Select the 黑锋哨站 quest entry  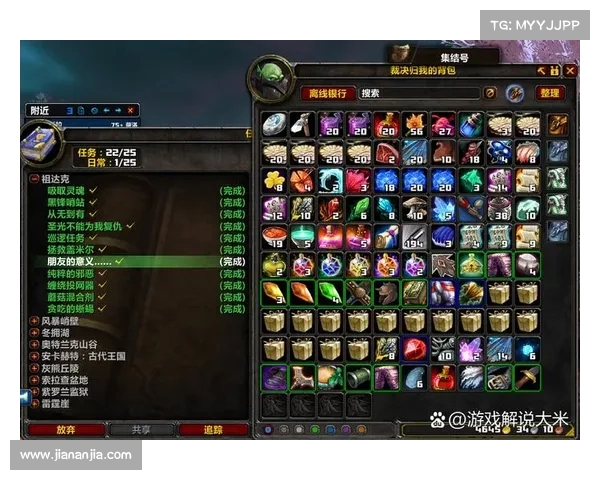[68, 202]
